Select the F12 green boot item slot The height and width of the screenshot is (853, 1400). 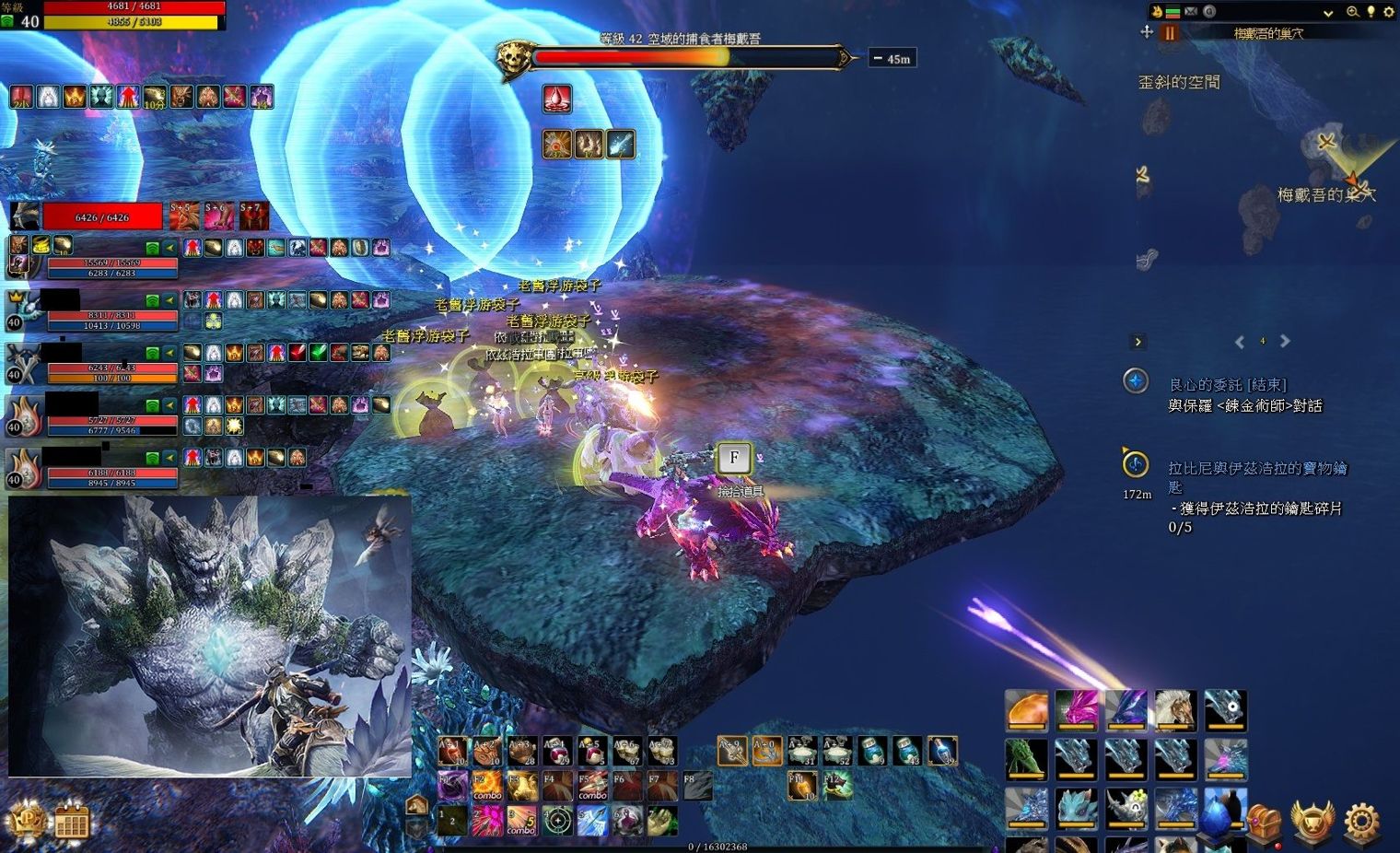(x=837, y=786)
